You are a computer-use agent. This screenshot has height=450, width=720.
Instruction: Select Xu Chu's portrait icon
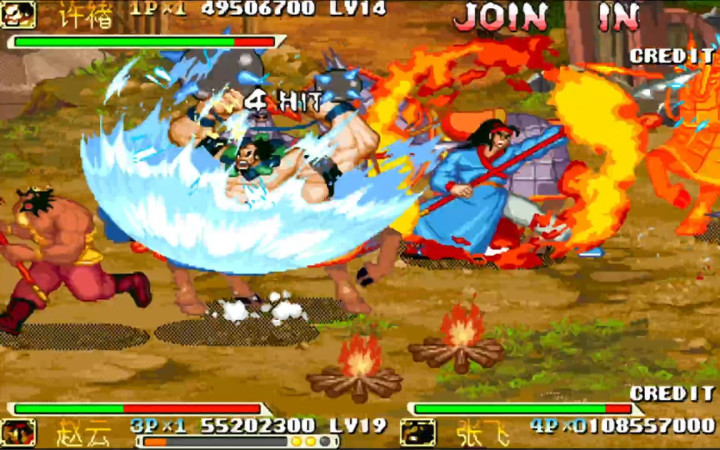click(x=17, y=14)
